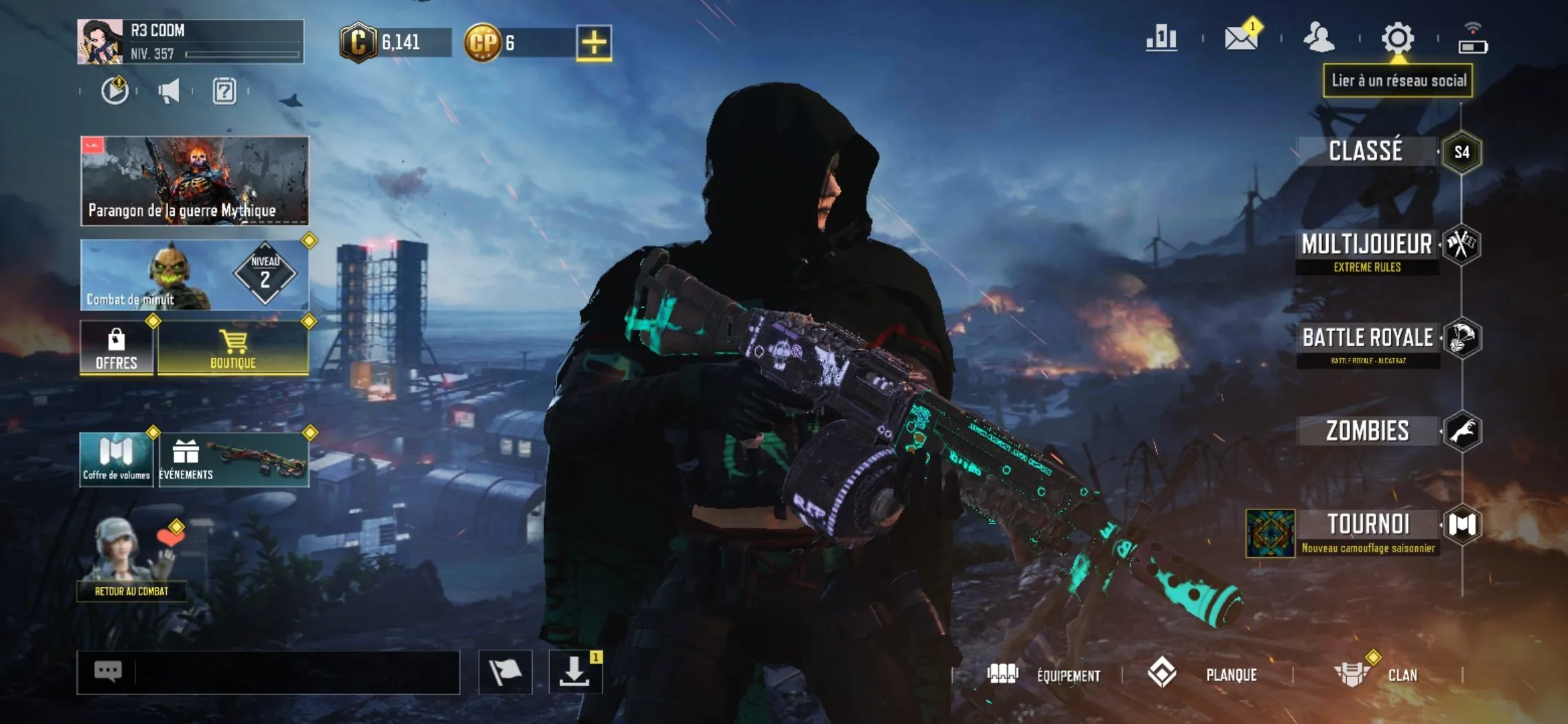
Task: Switch to the Offres tab
Action: click(117, 349)
